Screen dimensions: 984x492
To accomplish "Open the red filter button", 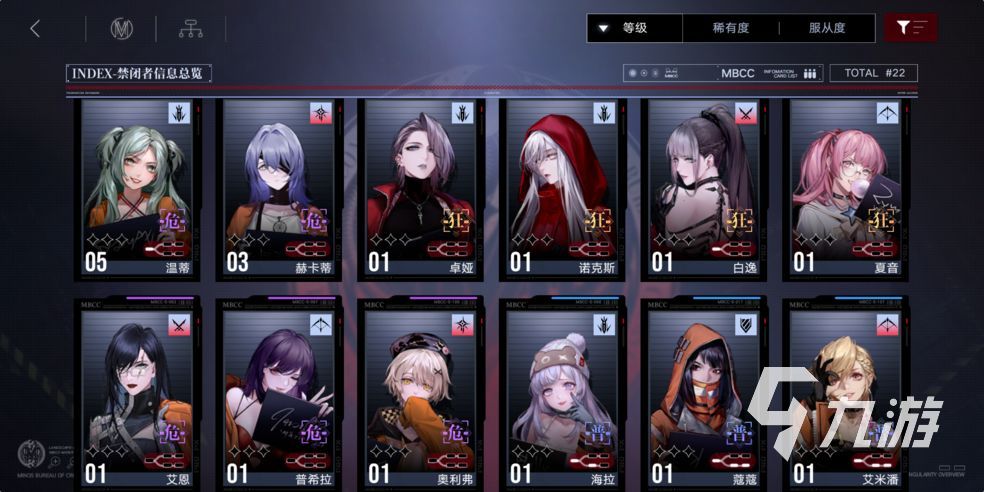I will (910, 28).
